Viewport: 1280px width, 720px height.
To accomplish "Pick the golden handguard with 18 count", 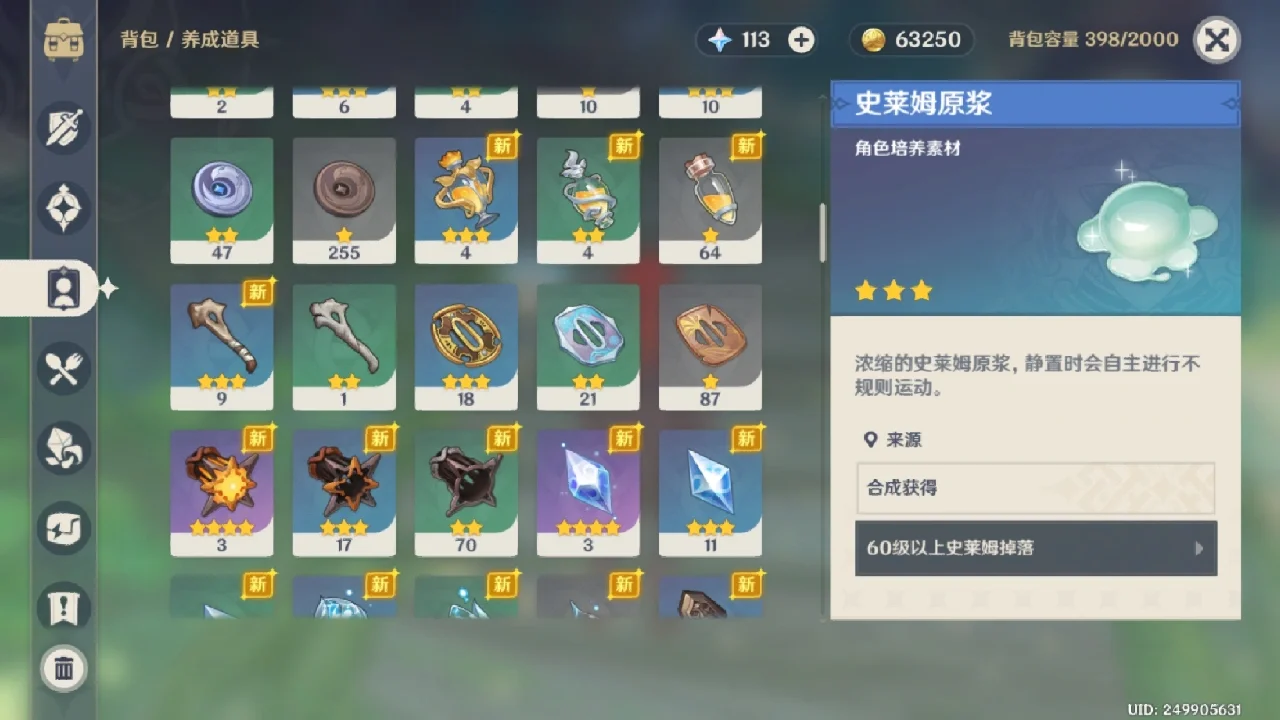I will tap(465, 346).
